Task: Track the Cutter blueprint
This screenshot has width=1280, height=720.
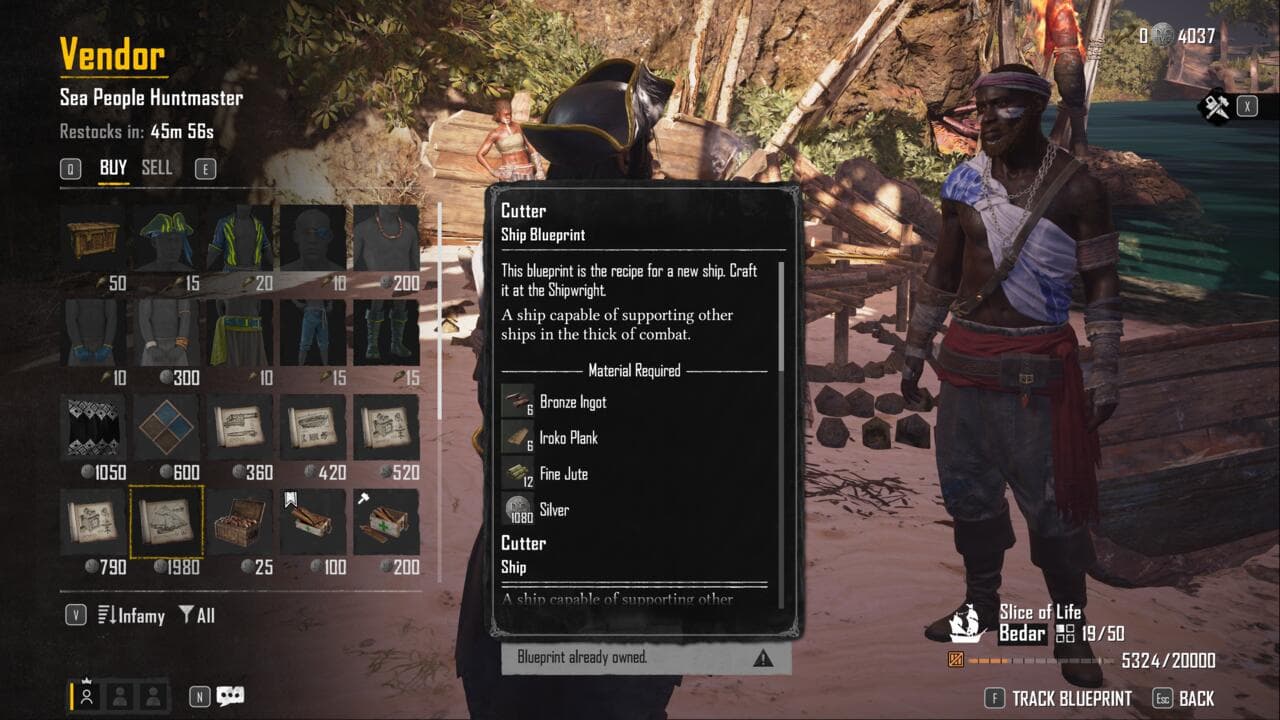Action: 1070,698
